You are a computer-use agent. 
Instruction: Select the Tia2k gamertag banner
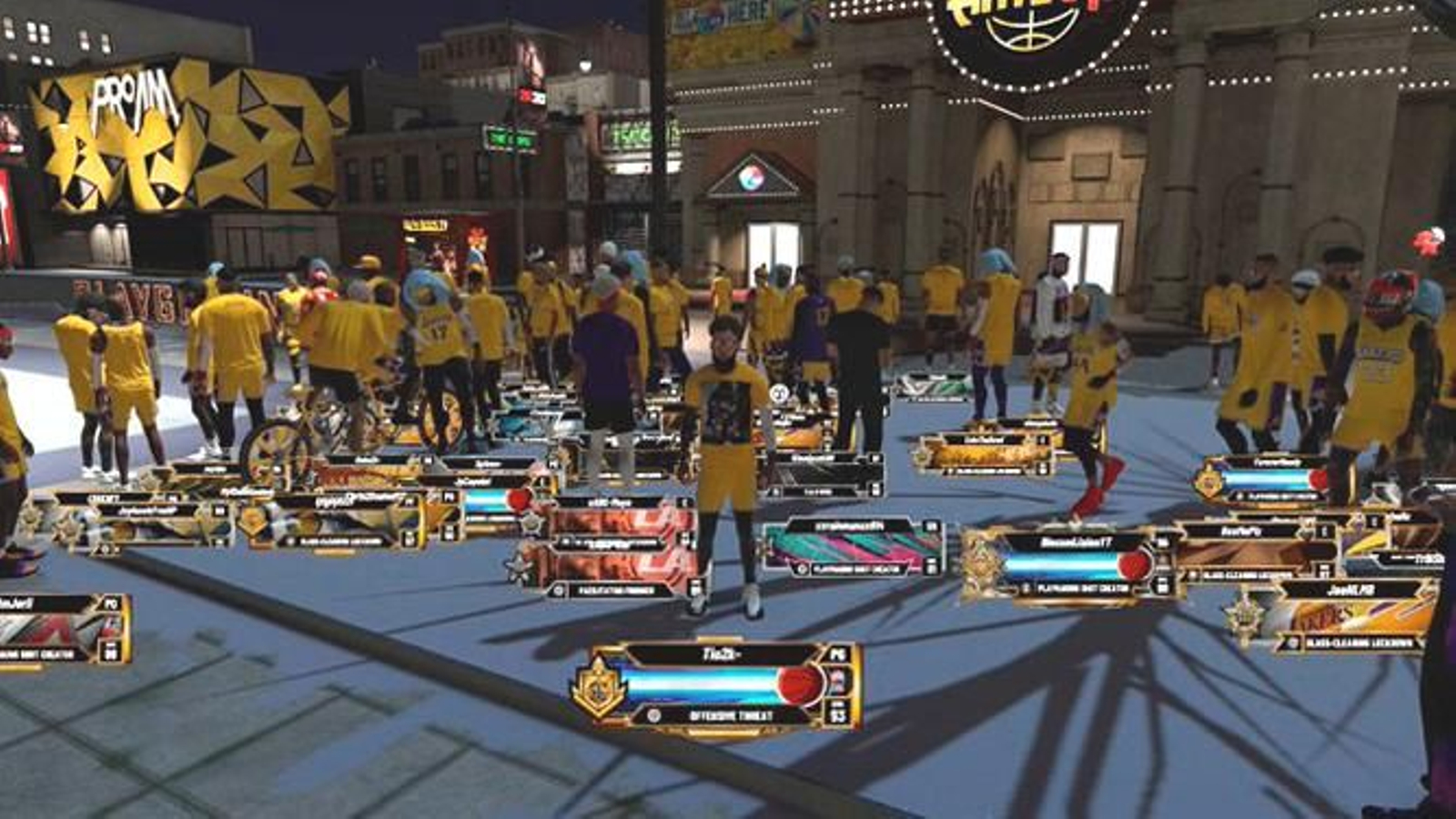click(x=722, y=652)
